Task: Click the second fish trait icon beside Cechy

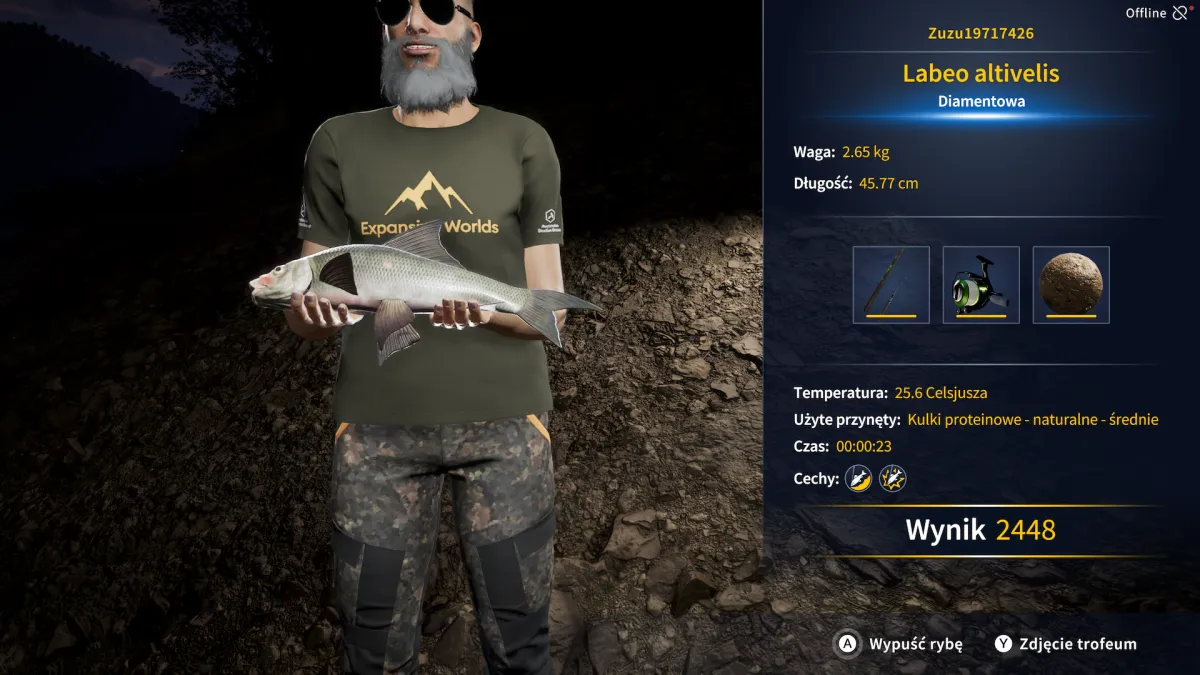Action: (892, 479)
